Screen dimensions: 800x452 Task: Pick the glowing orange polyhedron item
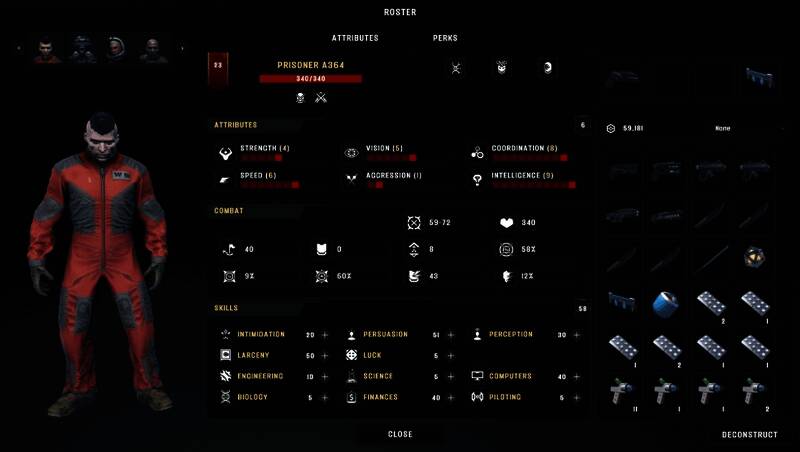click(x=757, y=257)
